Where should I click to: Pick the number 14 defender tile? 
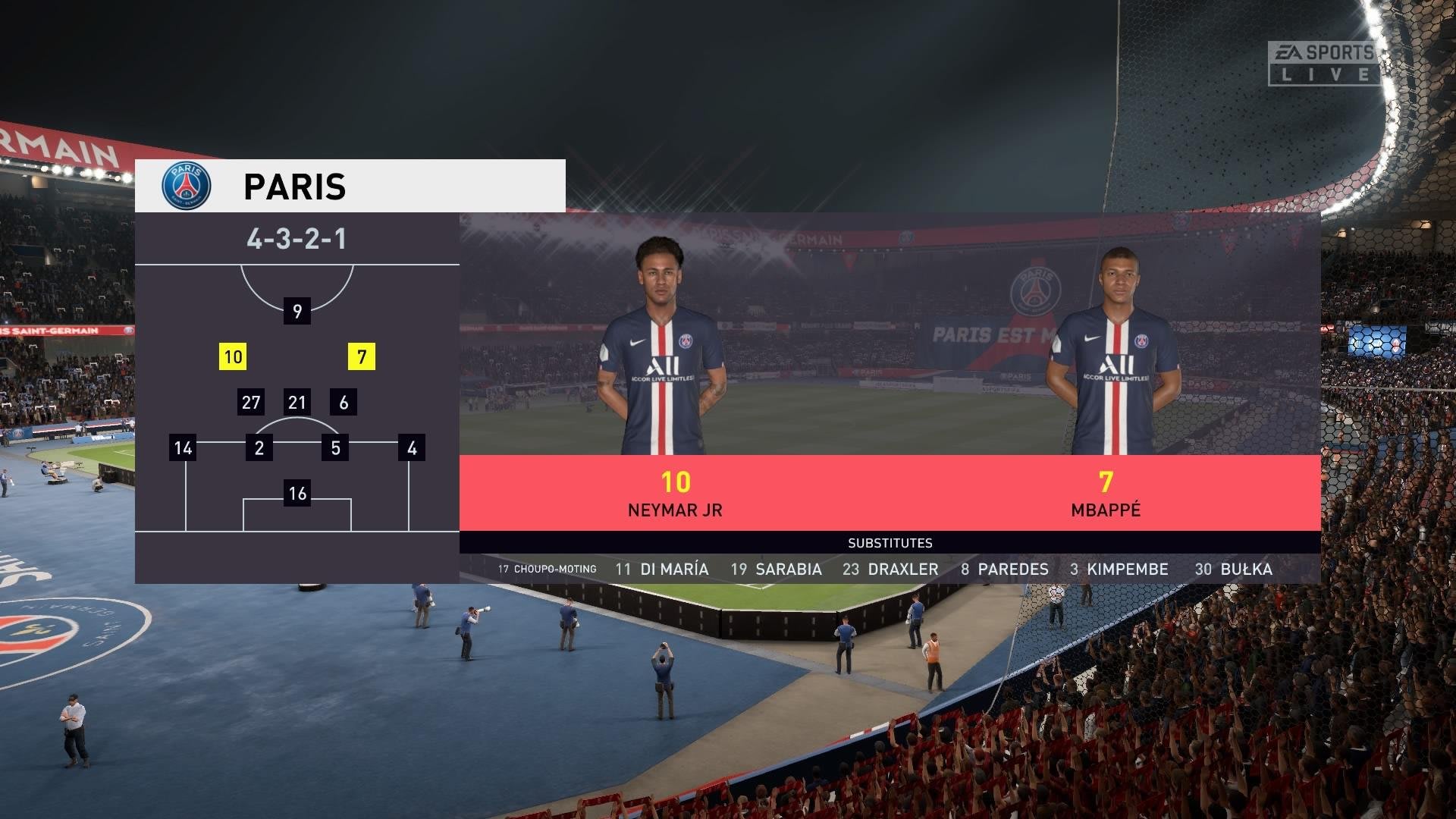click(x=183, y=447)
